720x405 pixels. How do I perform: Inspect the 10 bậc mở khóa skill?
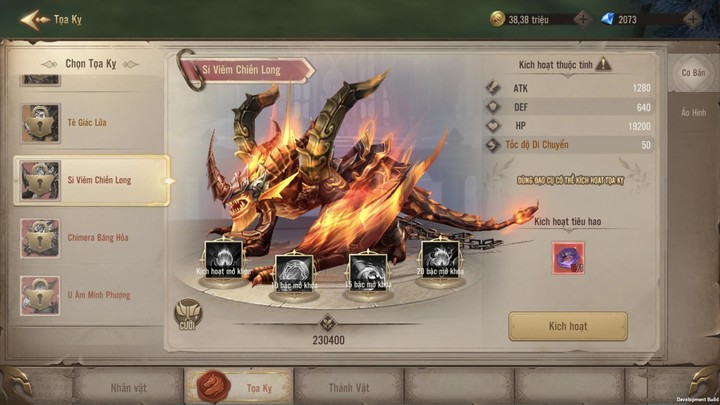click(294, 270)
